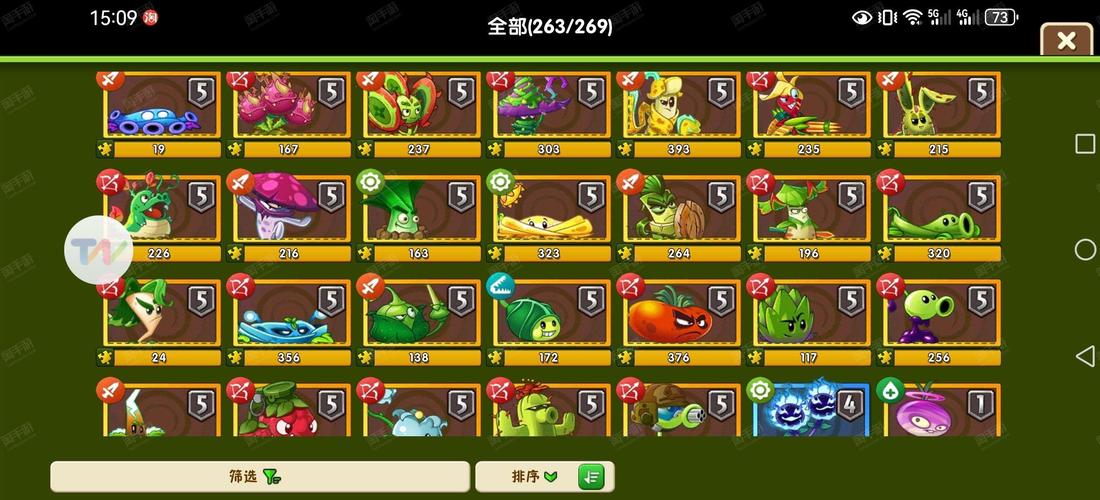This screenshot has height=500, width=1100.
Task: Tap the floating TV overlay bubble
Action: click(98, 249)
